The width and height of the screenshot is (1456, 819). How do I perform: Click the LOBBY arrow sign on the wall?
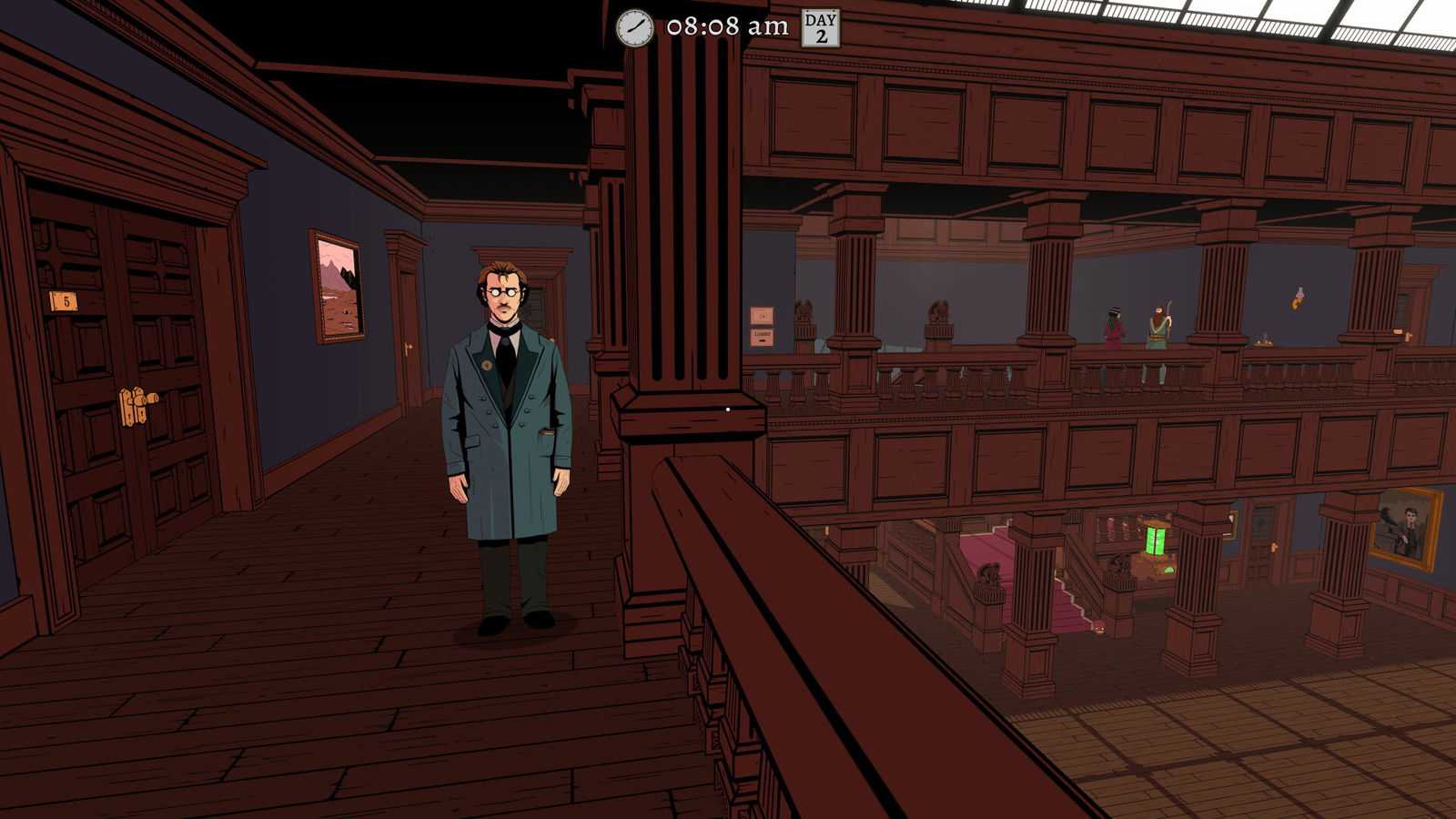coord(763,338)
